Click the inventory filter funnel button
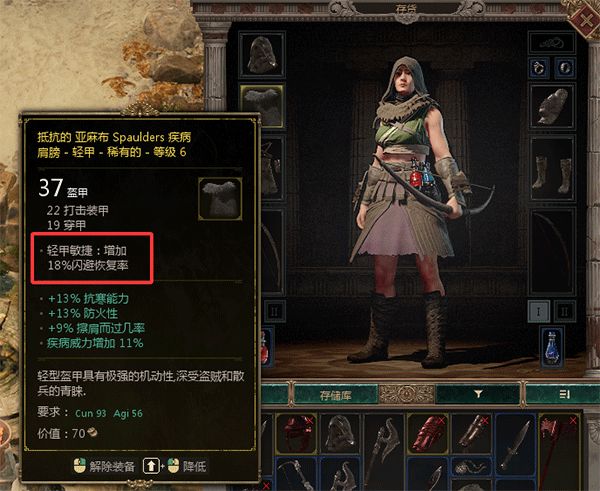Screen dimensions: 600x491 [x=478, y=394]
